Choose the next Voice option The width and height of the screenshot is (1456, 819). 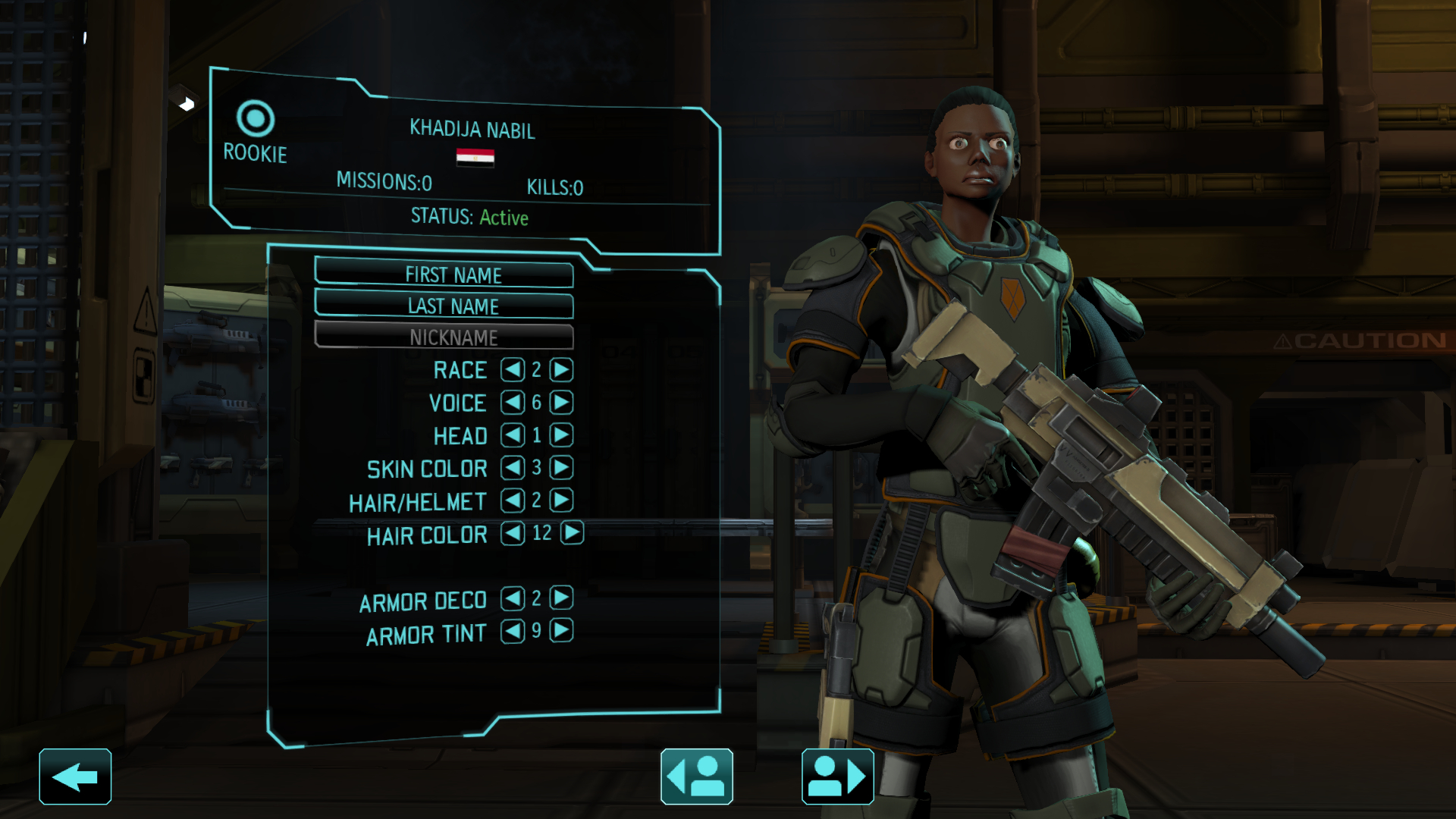(x=561, y=403)
